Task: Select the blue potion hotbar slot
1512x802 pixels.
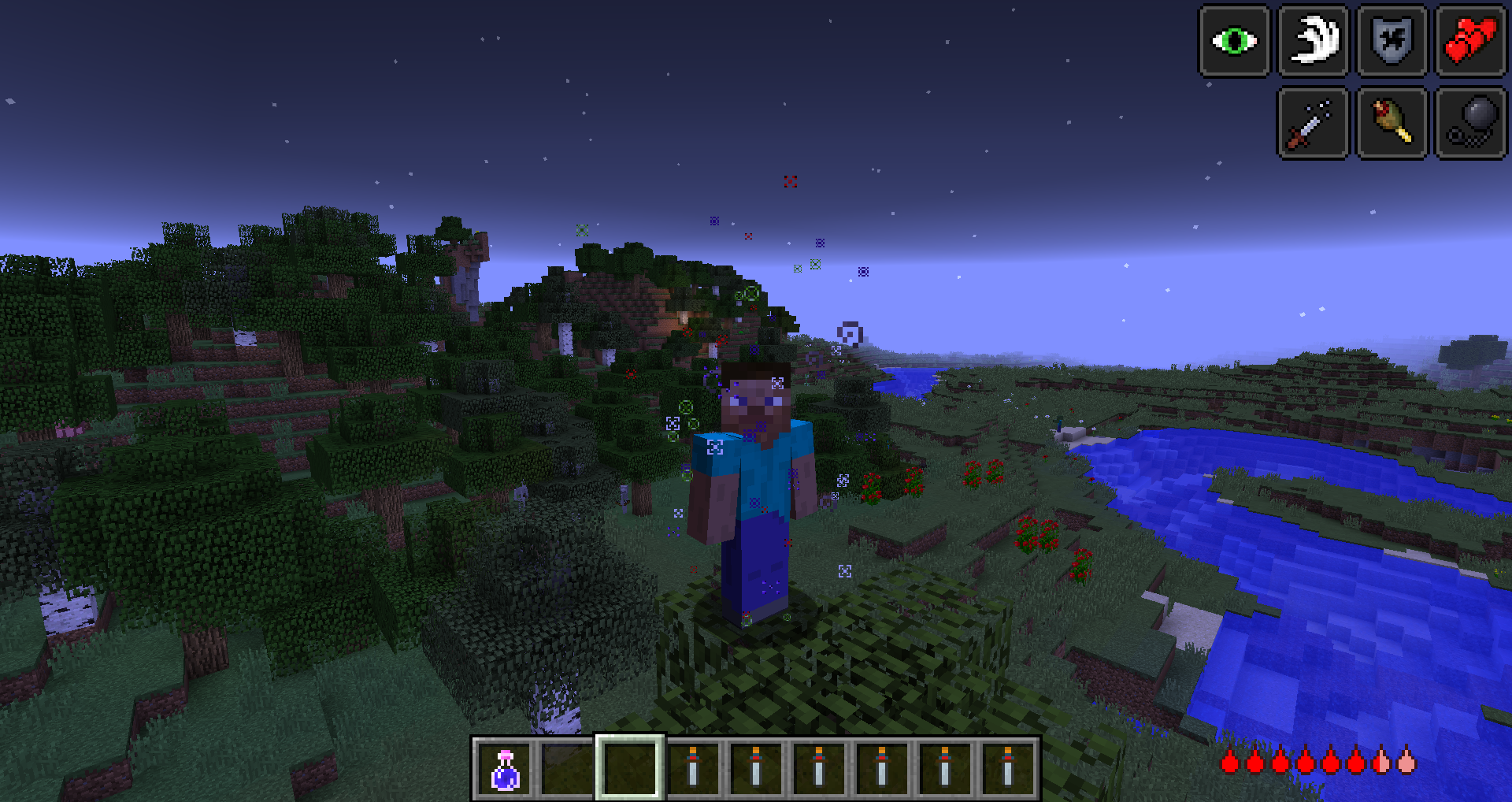Action: [505, 768]
